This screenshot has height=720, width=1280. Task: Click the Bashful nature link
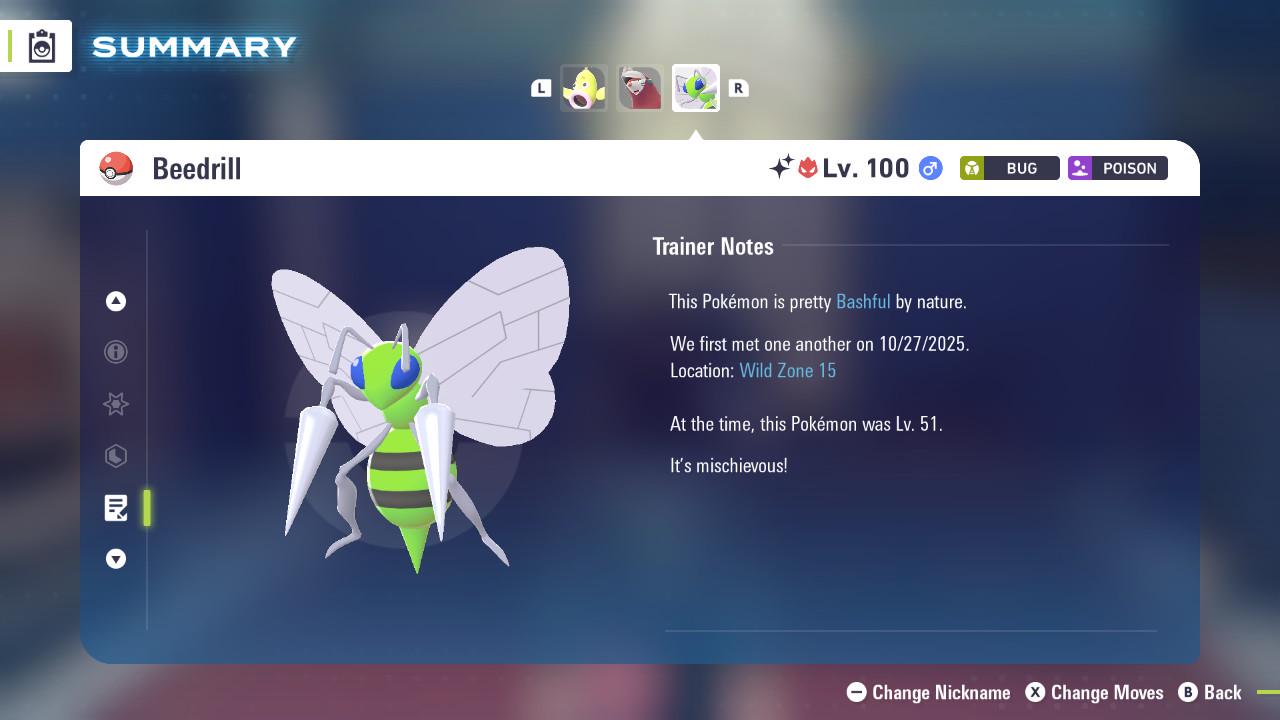pyautogui.click(x=863, y=301)
